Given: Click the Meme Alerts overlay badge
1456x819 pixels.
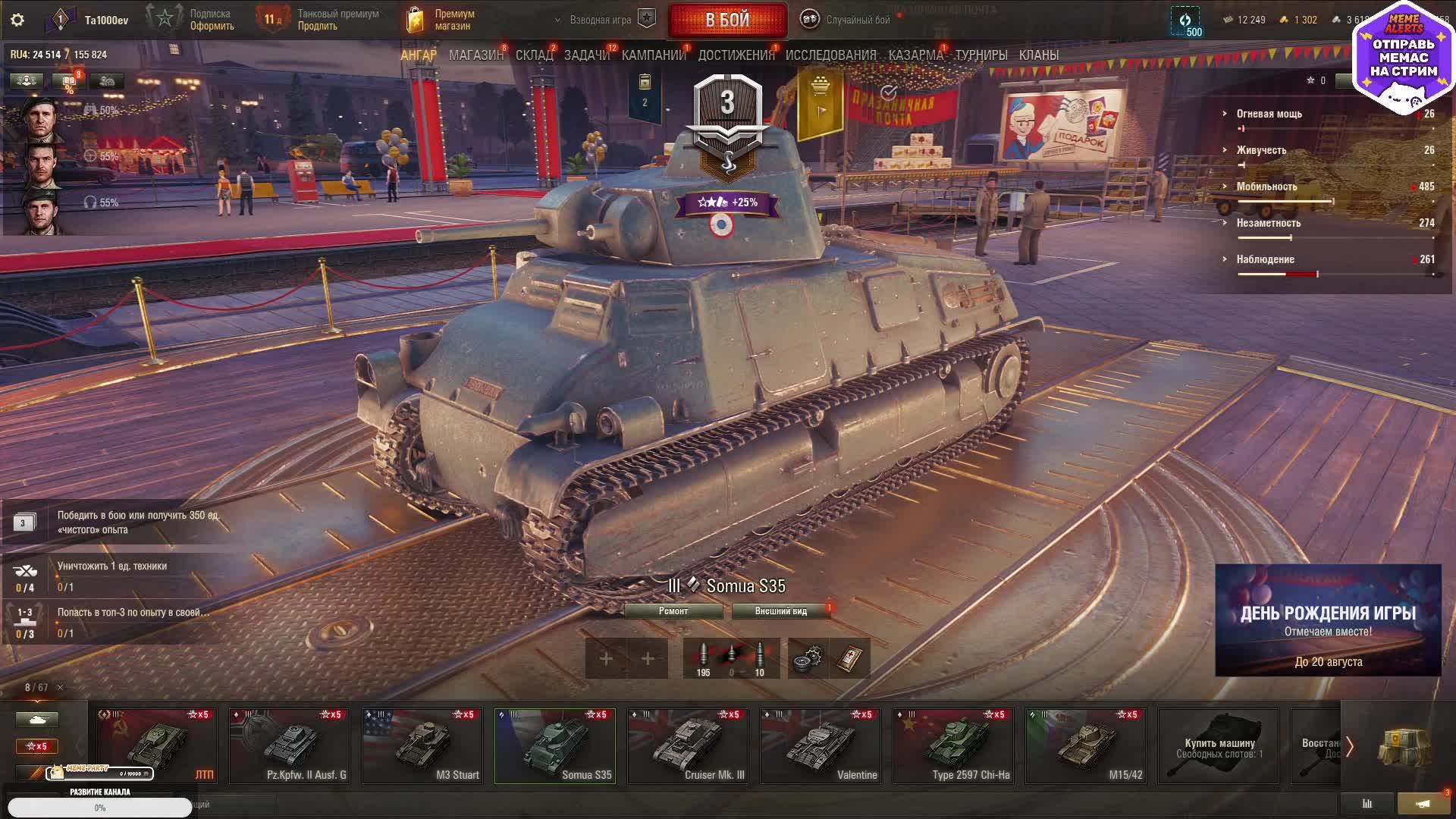Looking at the screenshot, I should click(x=1403, y=57).
